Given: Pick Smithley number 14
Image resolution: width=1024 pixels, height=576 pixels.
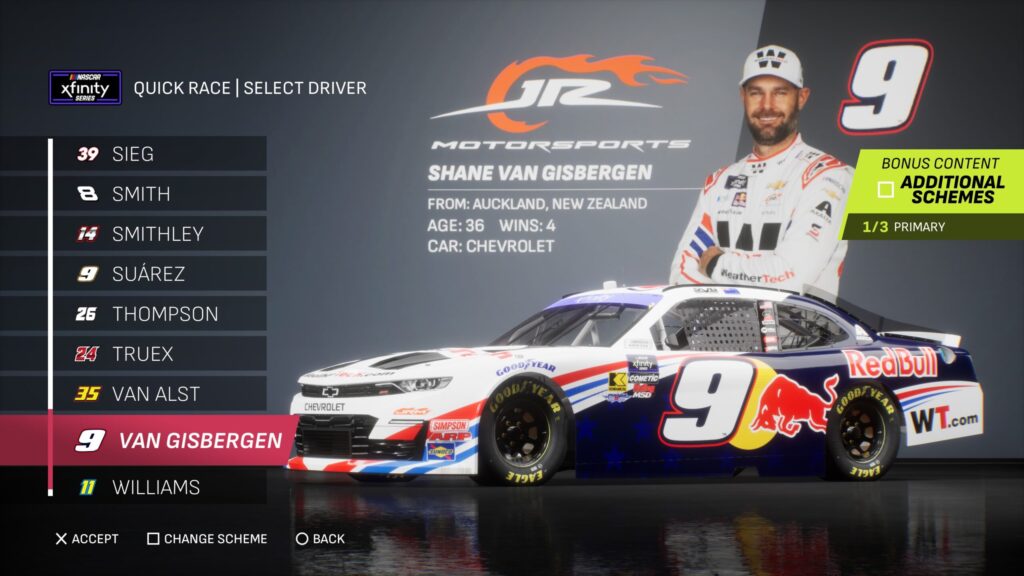Looking at the screenshot, I should click(x=160, y=234).
